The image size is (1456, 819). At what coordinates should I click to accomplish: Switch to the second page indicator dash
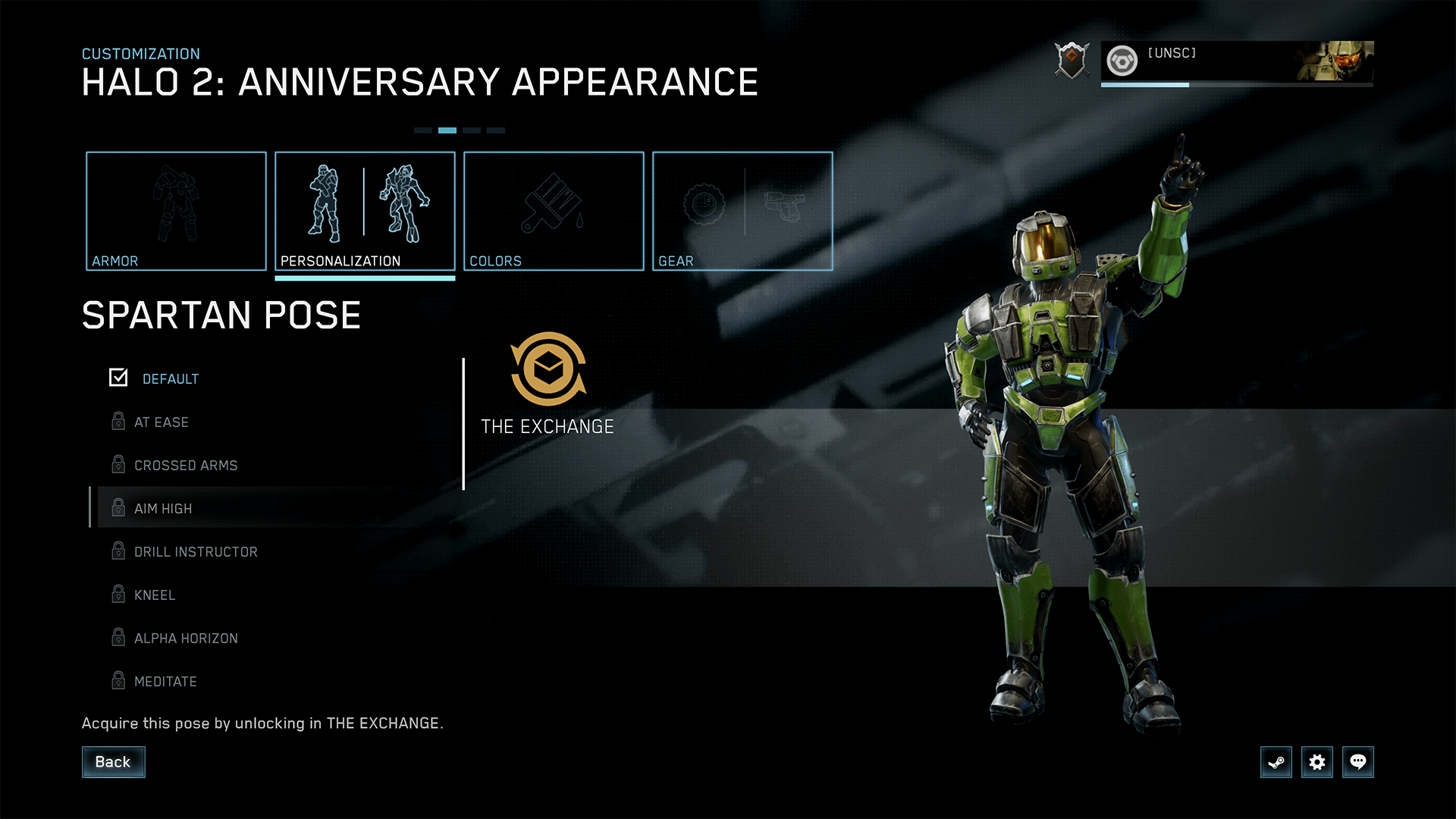click(447, 130)
